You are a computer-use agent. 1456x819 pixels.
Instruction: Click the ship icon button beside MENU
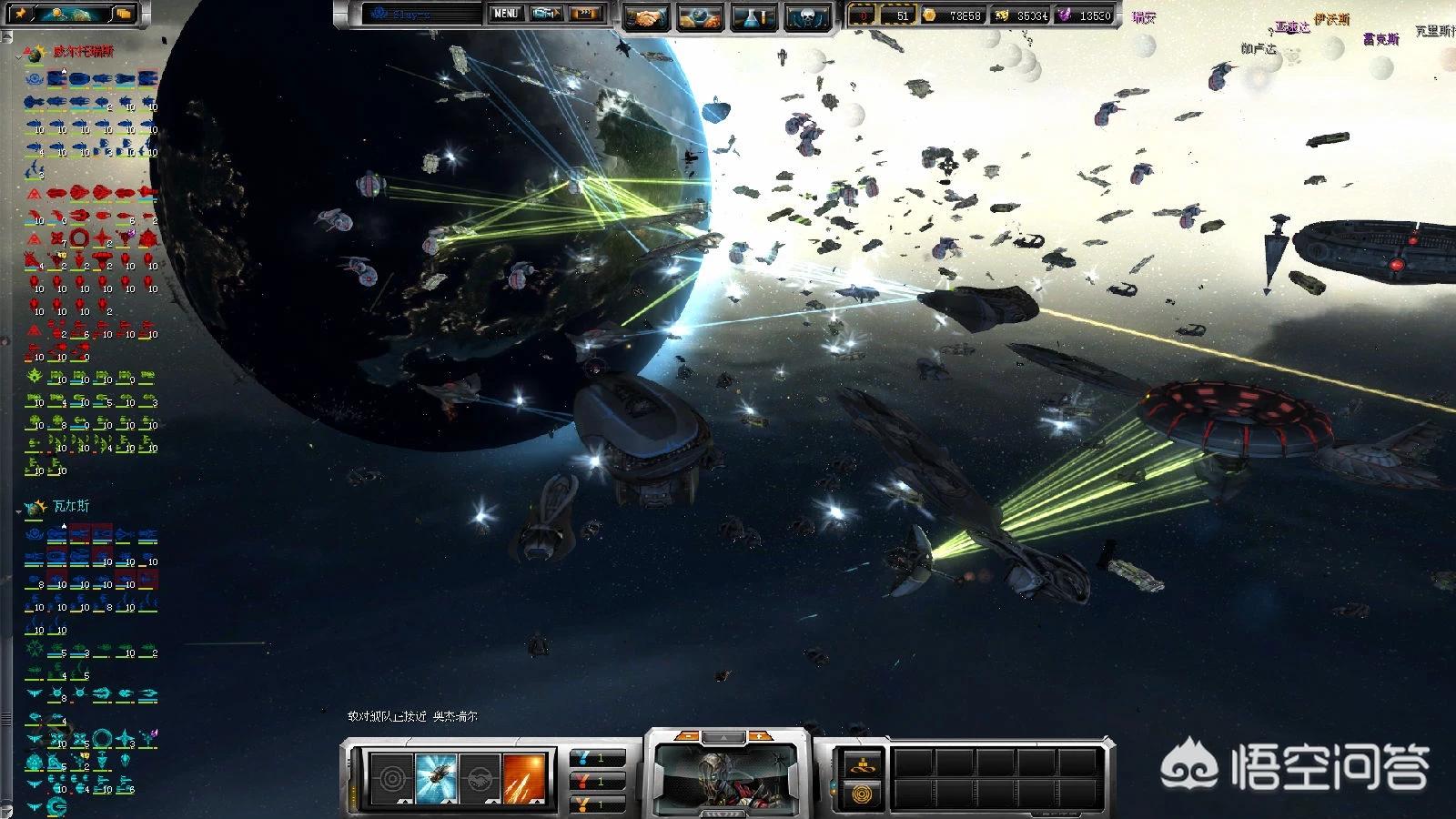point(546,14)
